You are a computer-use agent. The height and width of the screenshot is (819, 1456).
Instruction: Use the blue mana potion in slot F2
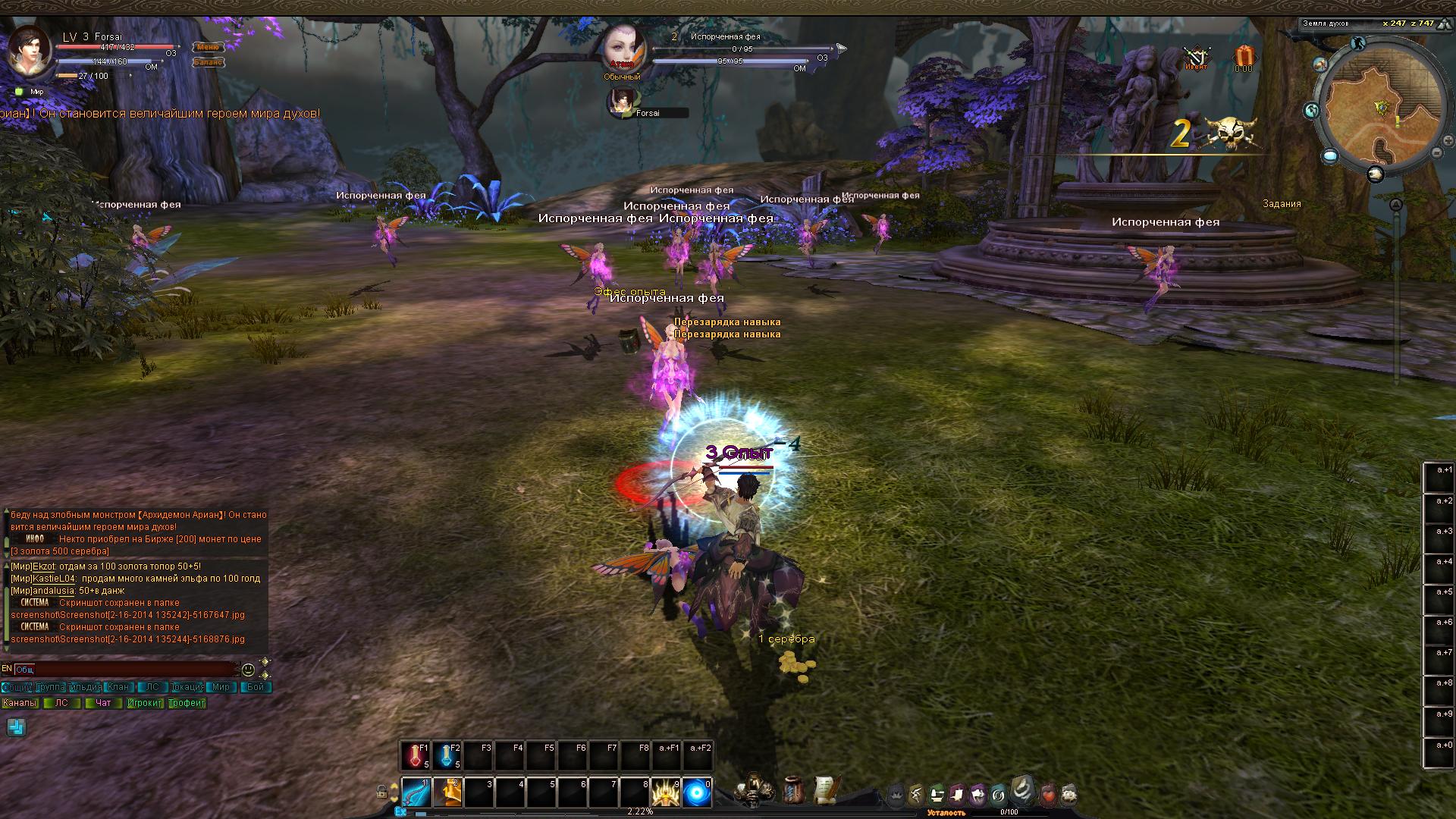click(447, 756)
